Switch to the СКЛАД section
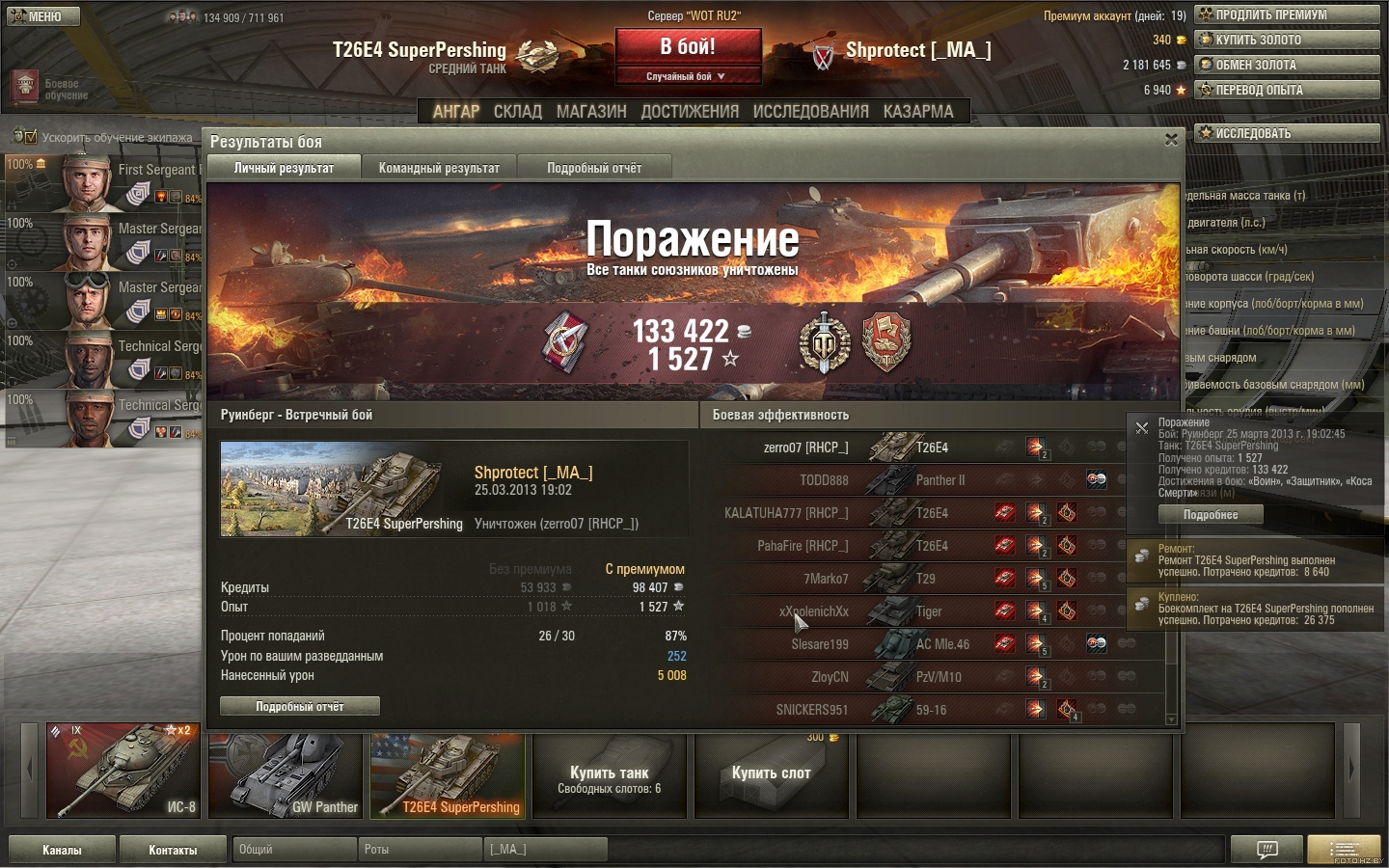 pos(518,112)
